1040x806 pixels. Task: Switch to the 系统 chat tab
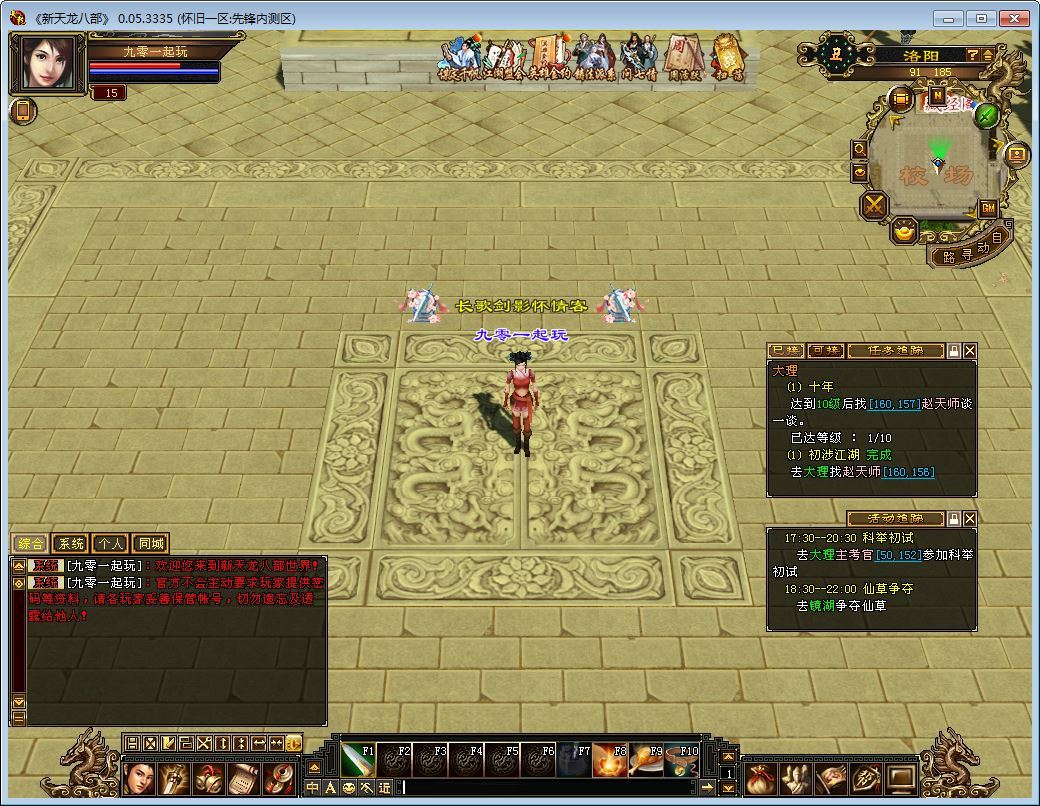point(71,544)
